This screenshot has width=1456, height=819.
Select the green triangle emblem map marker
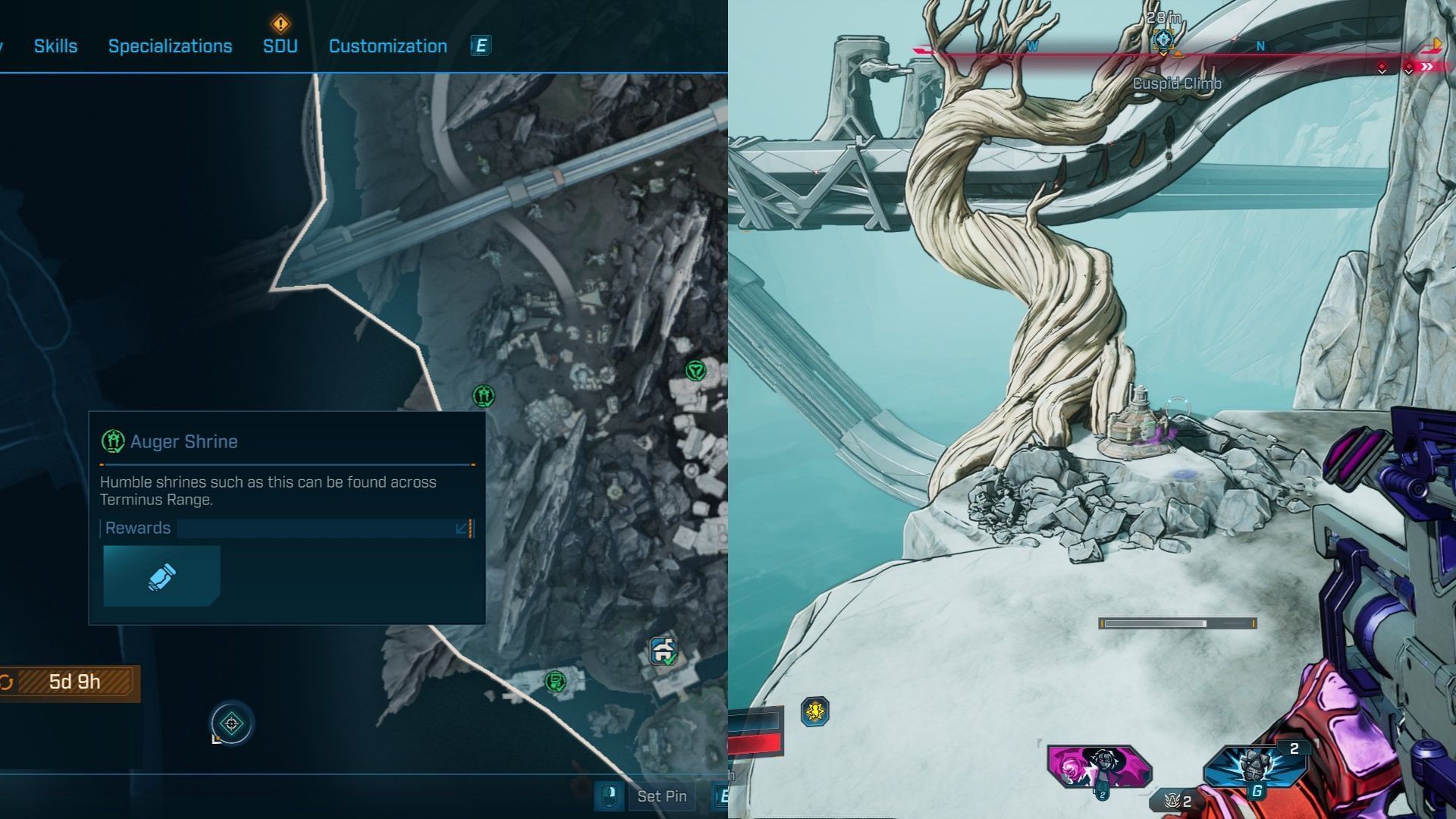pyautogui.click(x=695, y=370)
